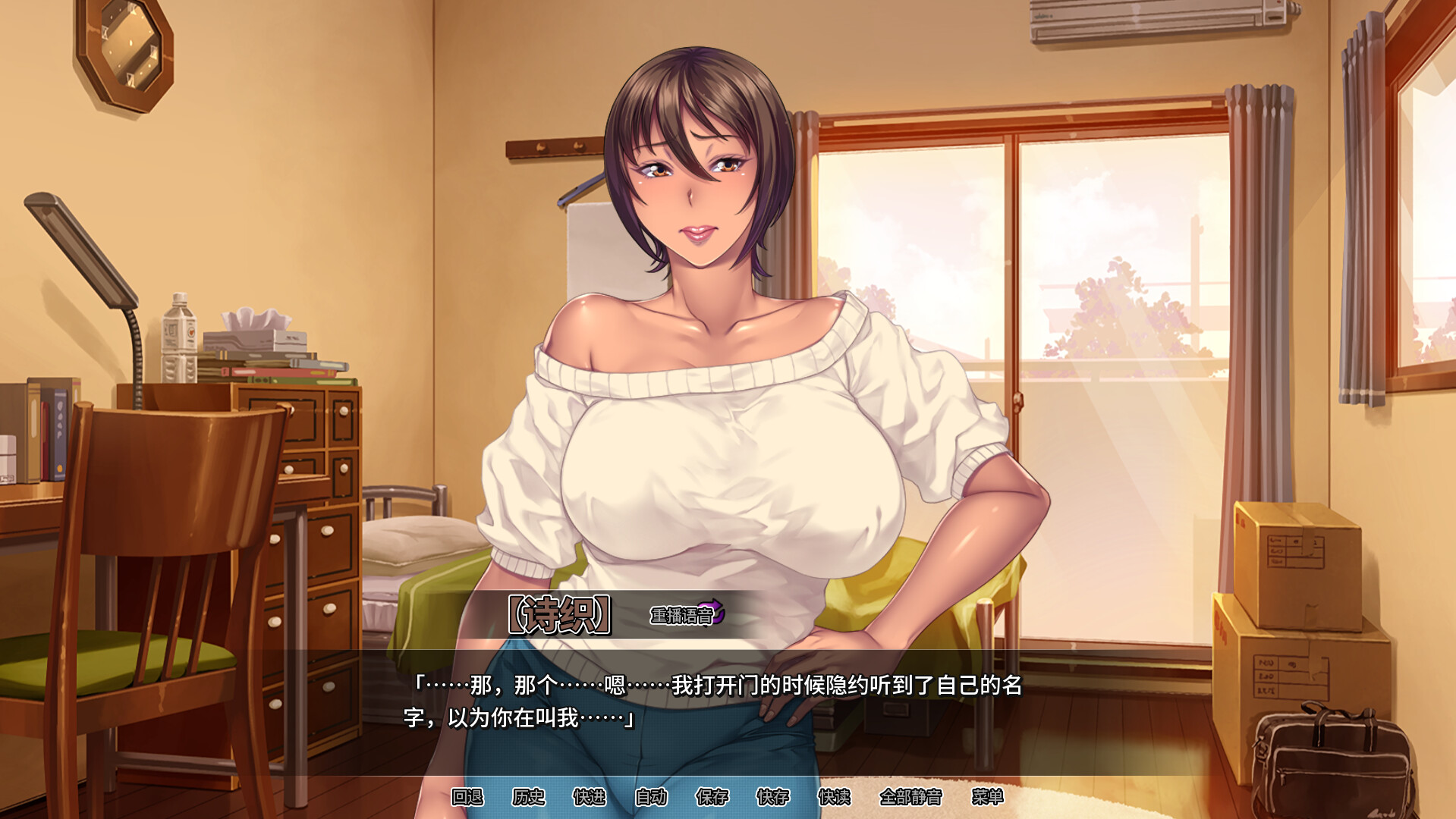This screenshot has height=819, width=1456.
Task: Click 回退 to return to the previous line
Action: pos(467,799)
